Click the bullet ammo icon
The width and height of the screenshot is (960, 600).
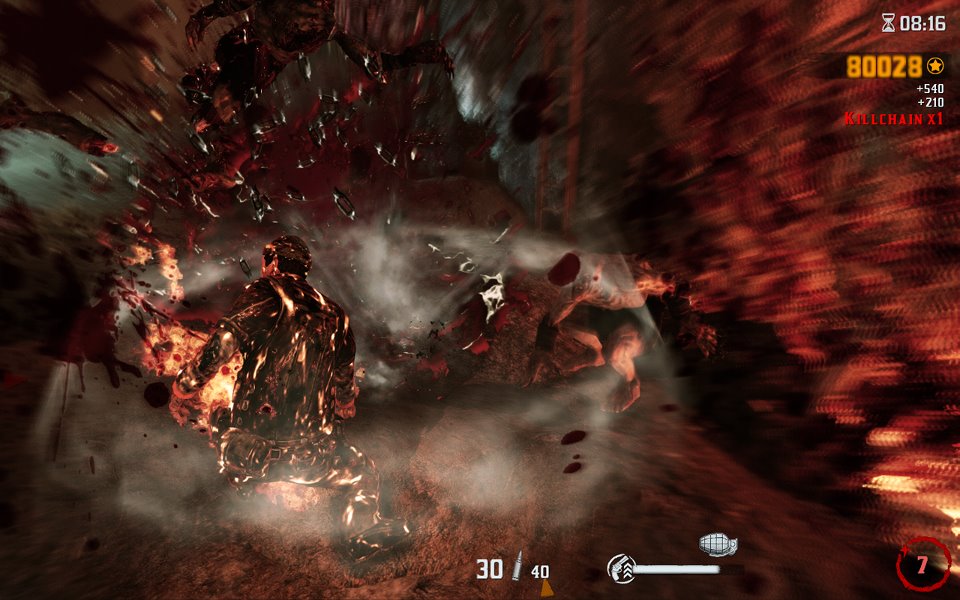517,569
